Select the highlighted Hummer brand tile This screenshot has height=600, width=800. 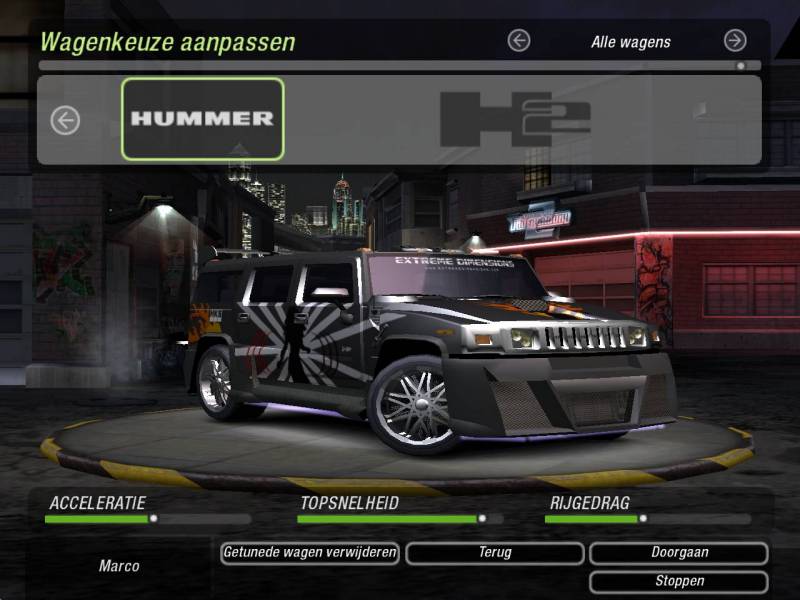203,119
